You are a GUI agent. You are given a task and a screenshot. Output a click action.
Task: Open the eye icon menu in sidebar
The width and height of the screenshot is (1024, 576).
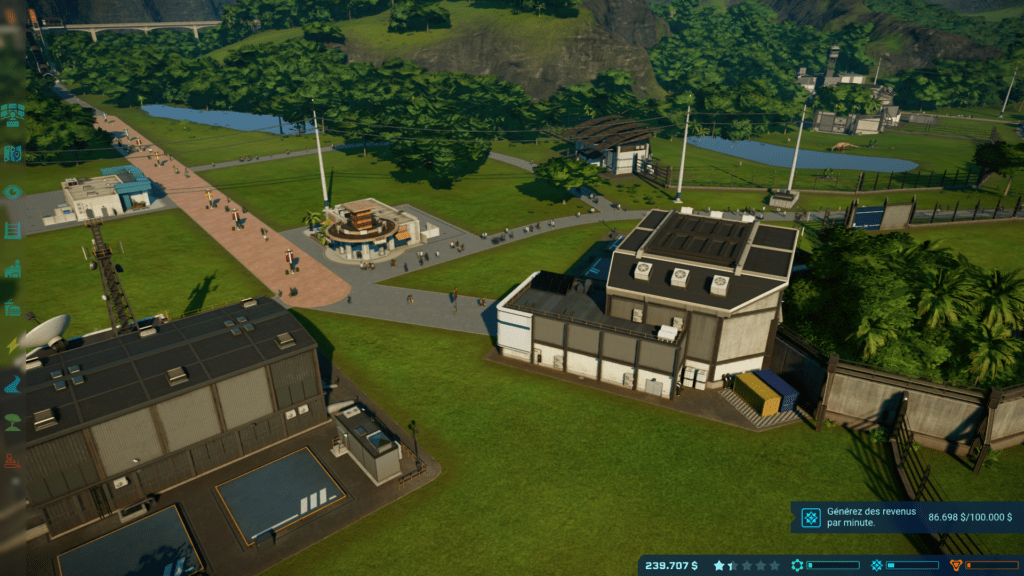click(x=13, y=192)
